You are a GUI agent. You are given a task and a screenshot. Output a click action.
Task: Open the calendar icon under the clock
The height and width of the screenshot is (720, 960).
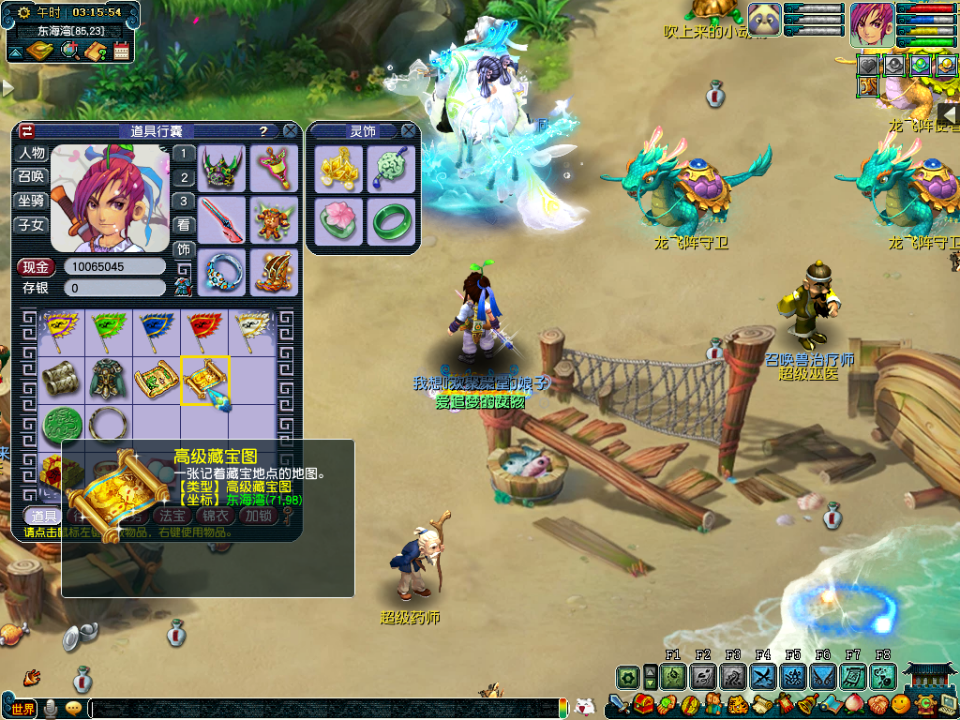point(122,52)
